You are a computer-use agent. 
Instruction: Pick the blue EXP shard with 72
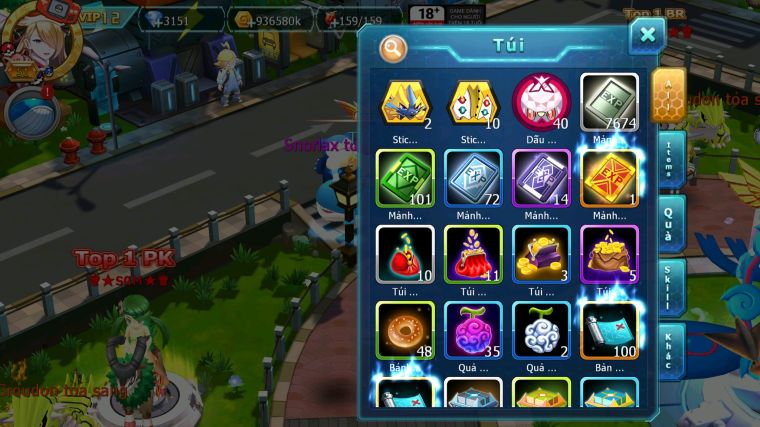click(x=473, y=178)
